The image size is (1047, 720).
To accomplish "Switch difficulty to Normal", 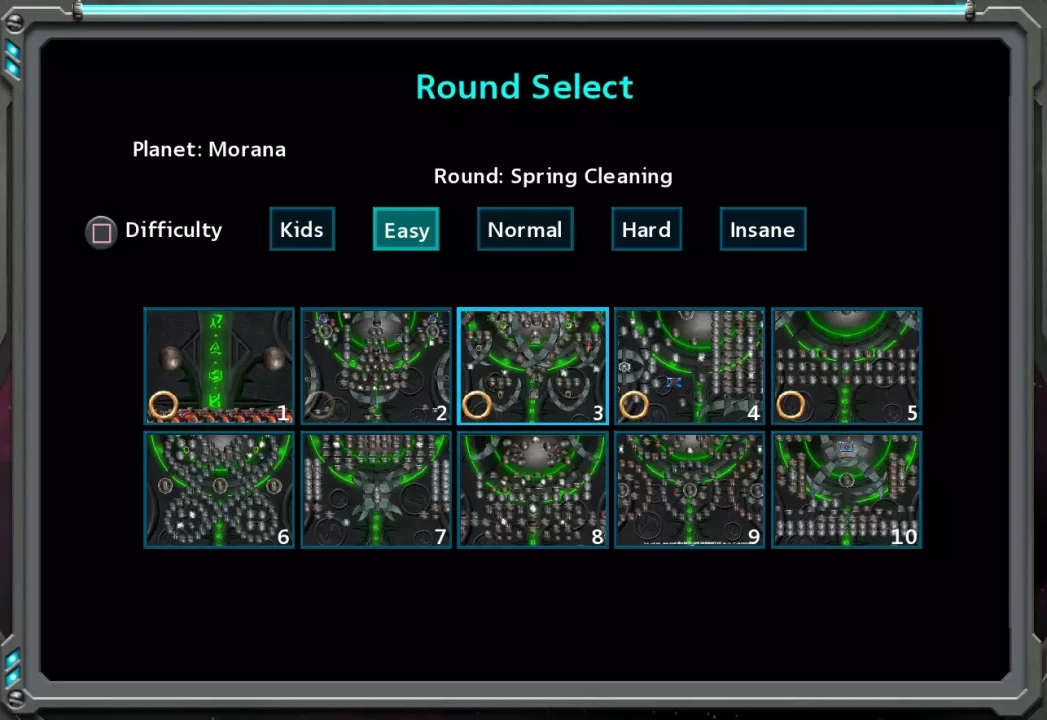I will pos(524,229).
